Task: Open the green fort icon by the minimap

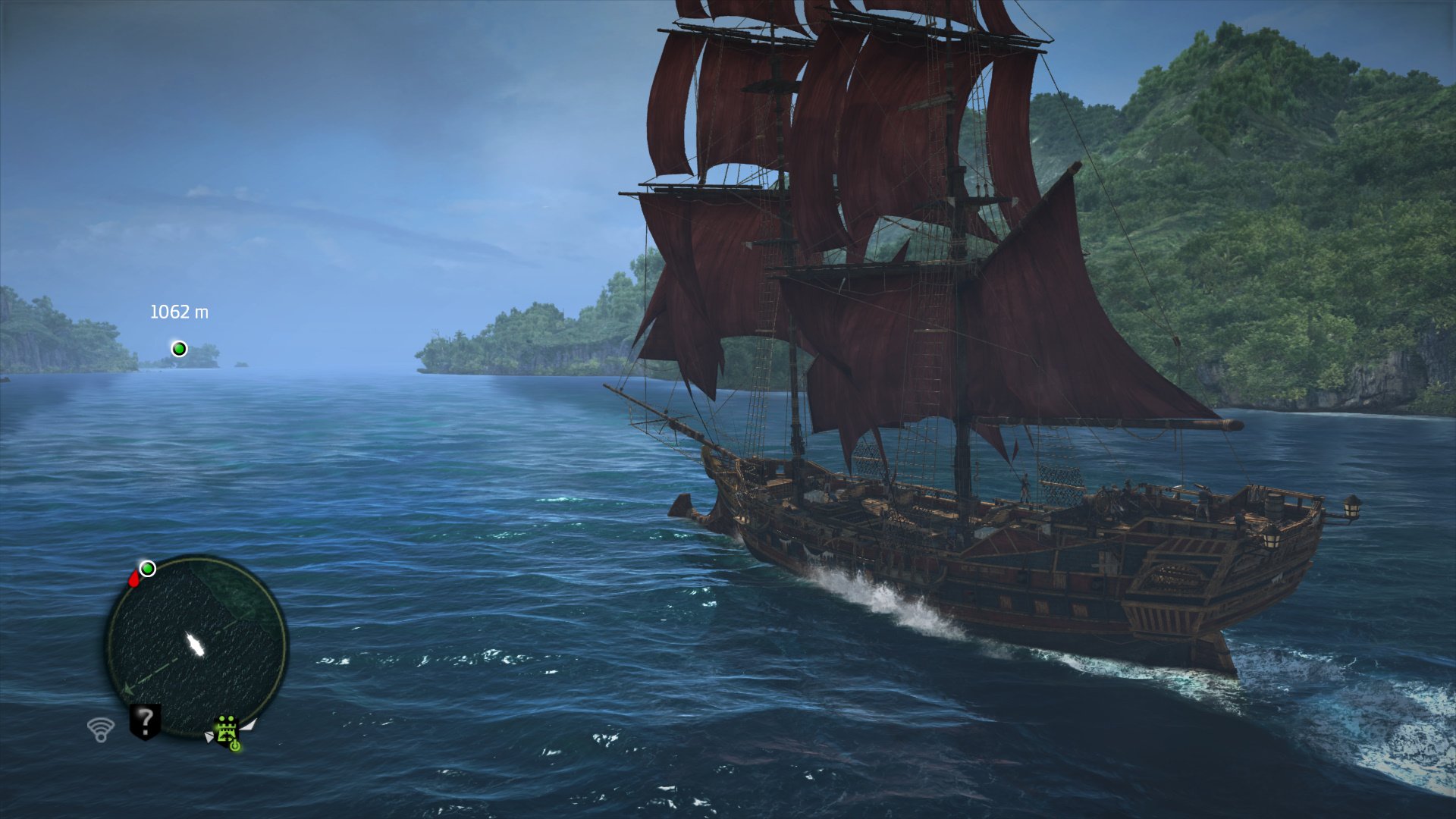Action: point(227,730)
